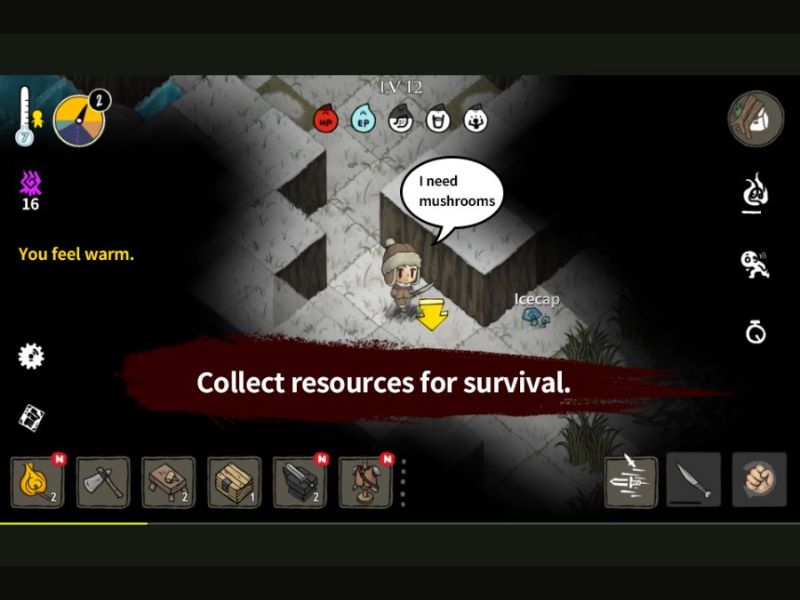Tap the fist attack button
Screen dimensions: 800x600
coord(758,481)
